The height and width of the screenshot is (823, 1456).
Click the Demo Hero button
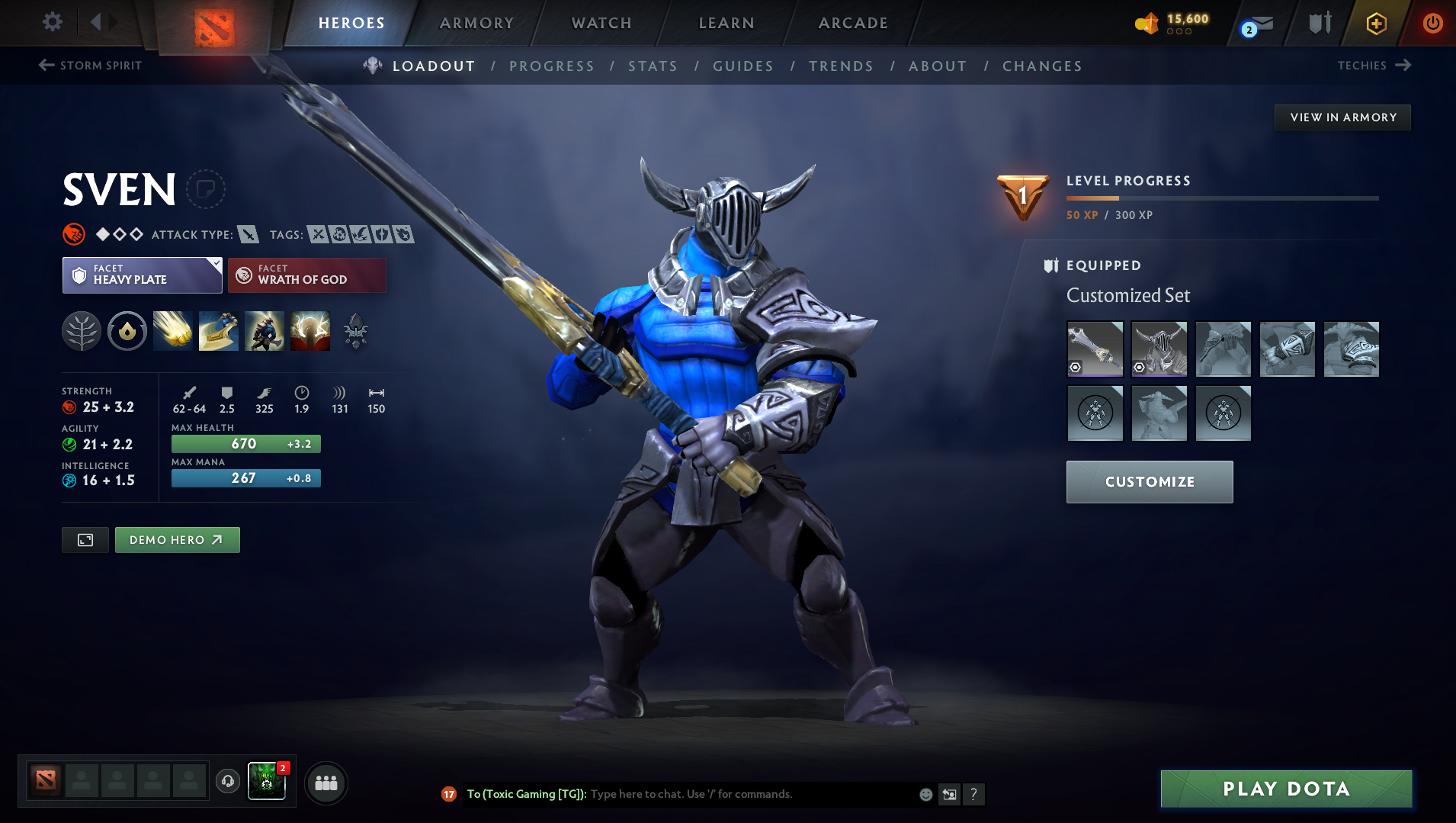pos(177,539)
